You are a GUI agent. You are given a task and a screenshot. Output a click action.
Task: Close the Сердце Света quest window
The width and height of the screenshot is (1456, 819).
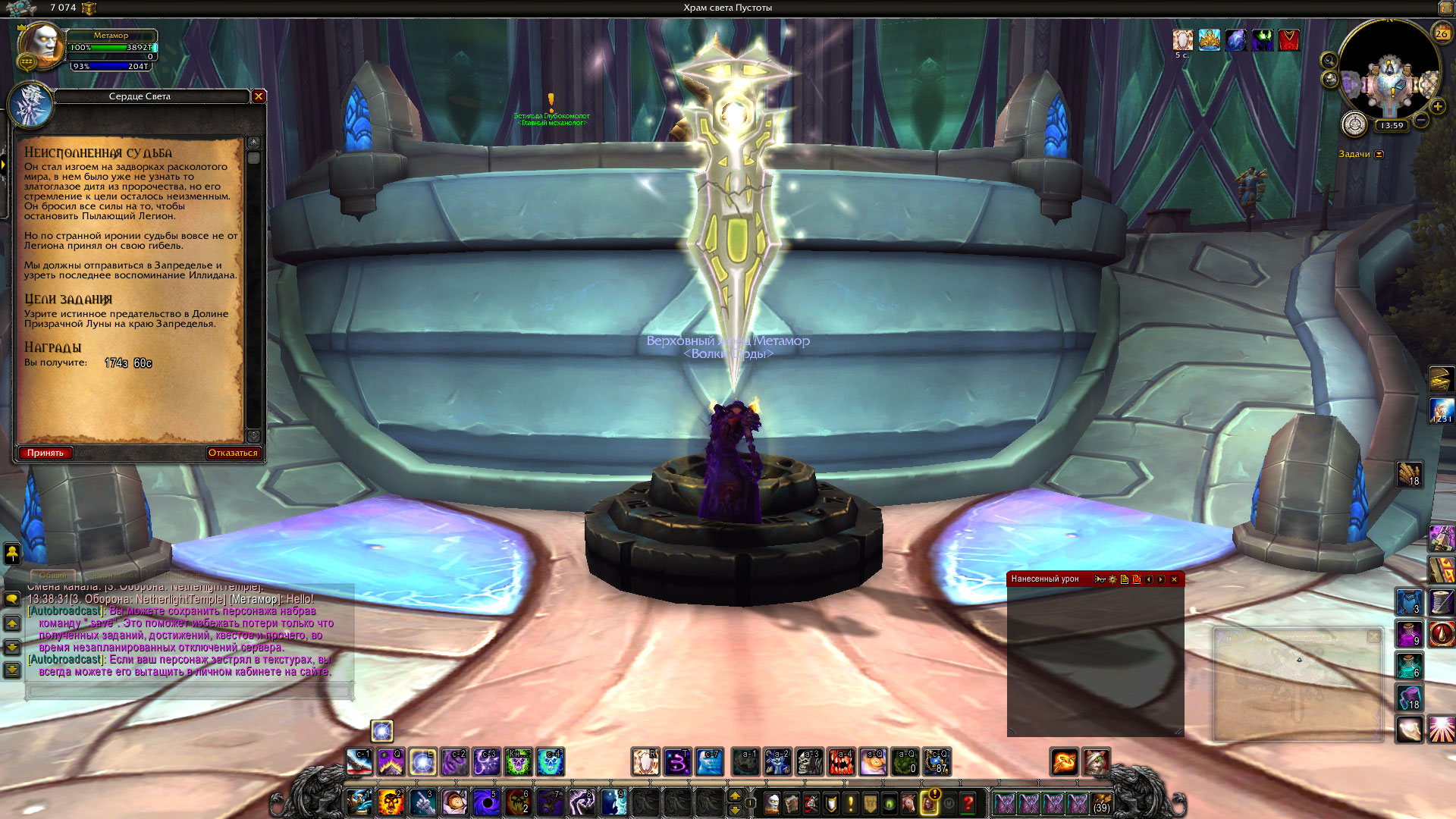[259, 96]
